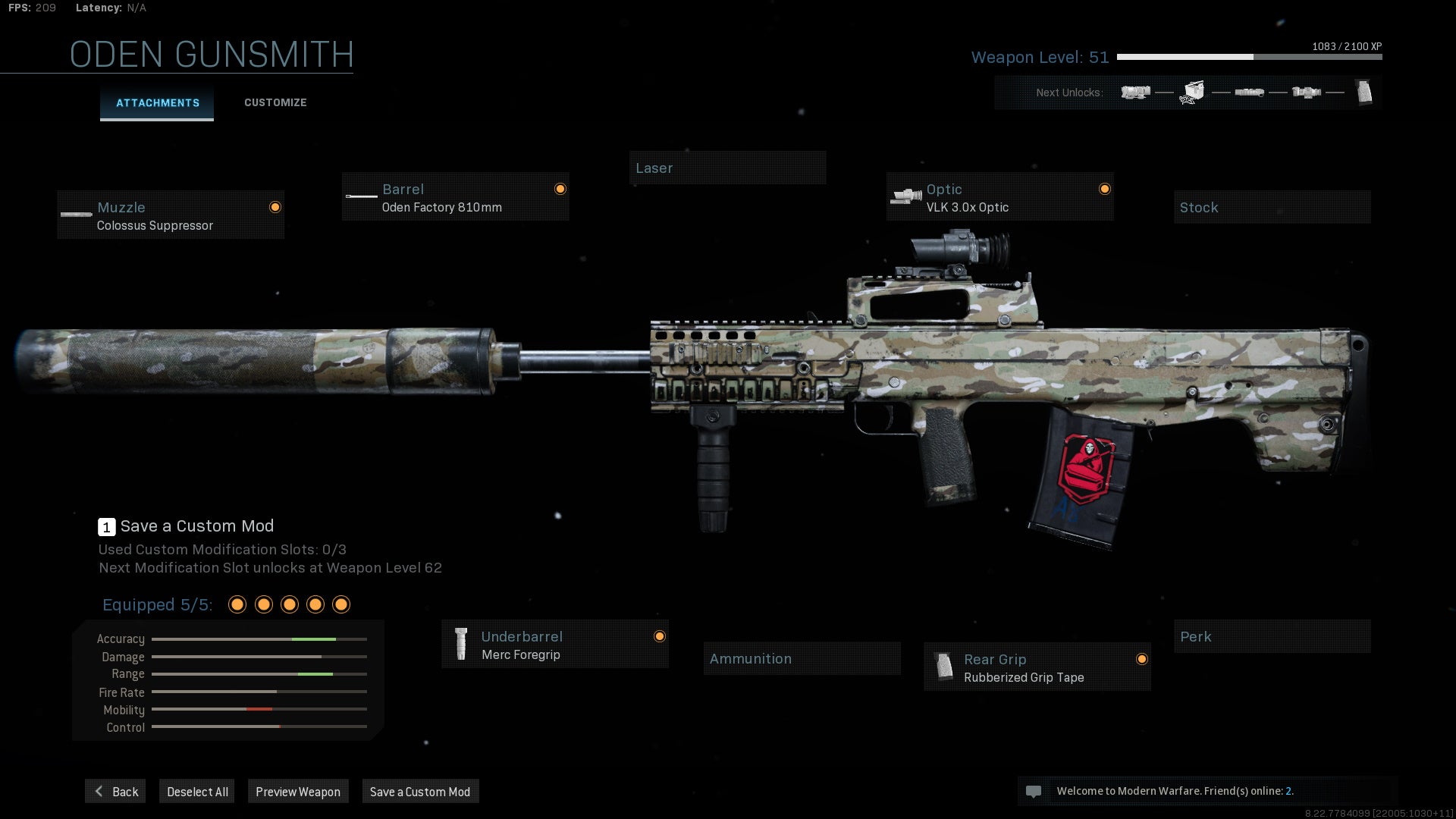Click the first Next Unlocks attachment icon
Viewport: 1456px width, 819px height.
pos(1134,92)
